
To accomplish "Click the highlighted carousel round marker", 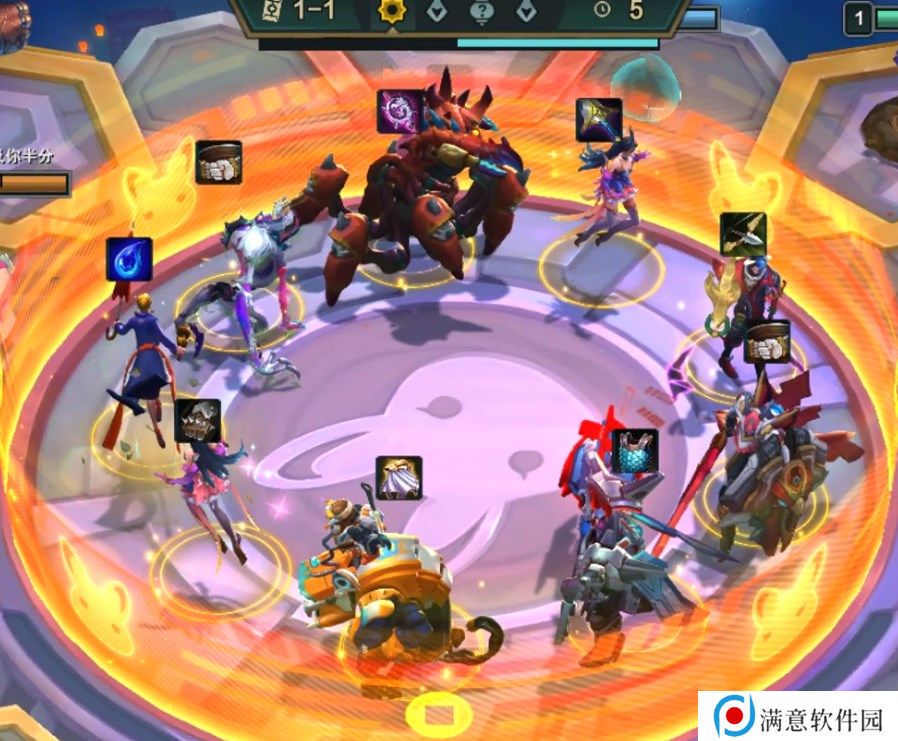I will click(389, 13).
